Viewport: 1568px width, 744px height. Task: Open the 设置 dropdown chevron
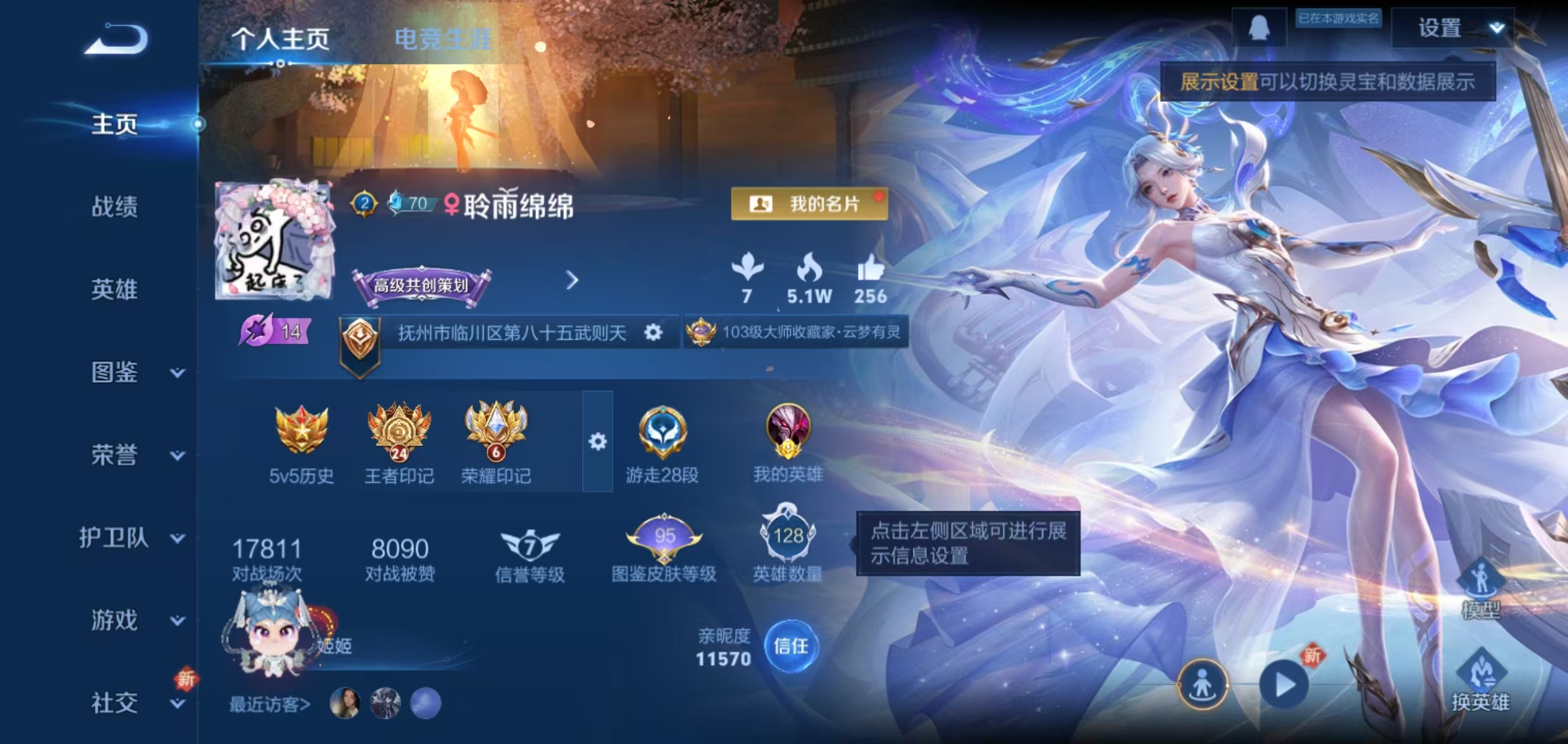pos(1496,27)
